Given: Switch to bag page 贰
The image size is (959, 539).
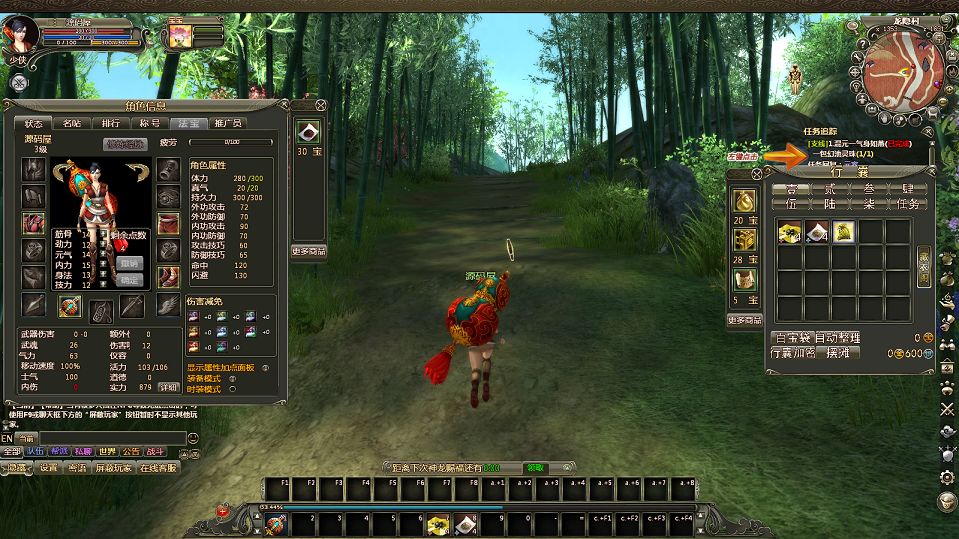Looking at the screenshot, I should (x=829, y=188).
